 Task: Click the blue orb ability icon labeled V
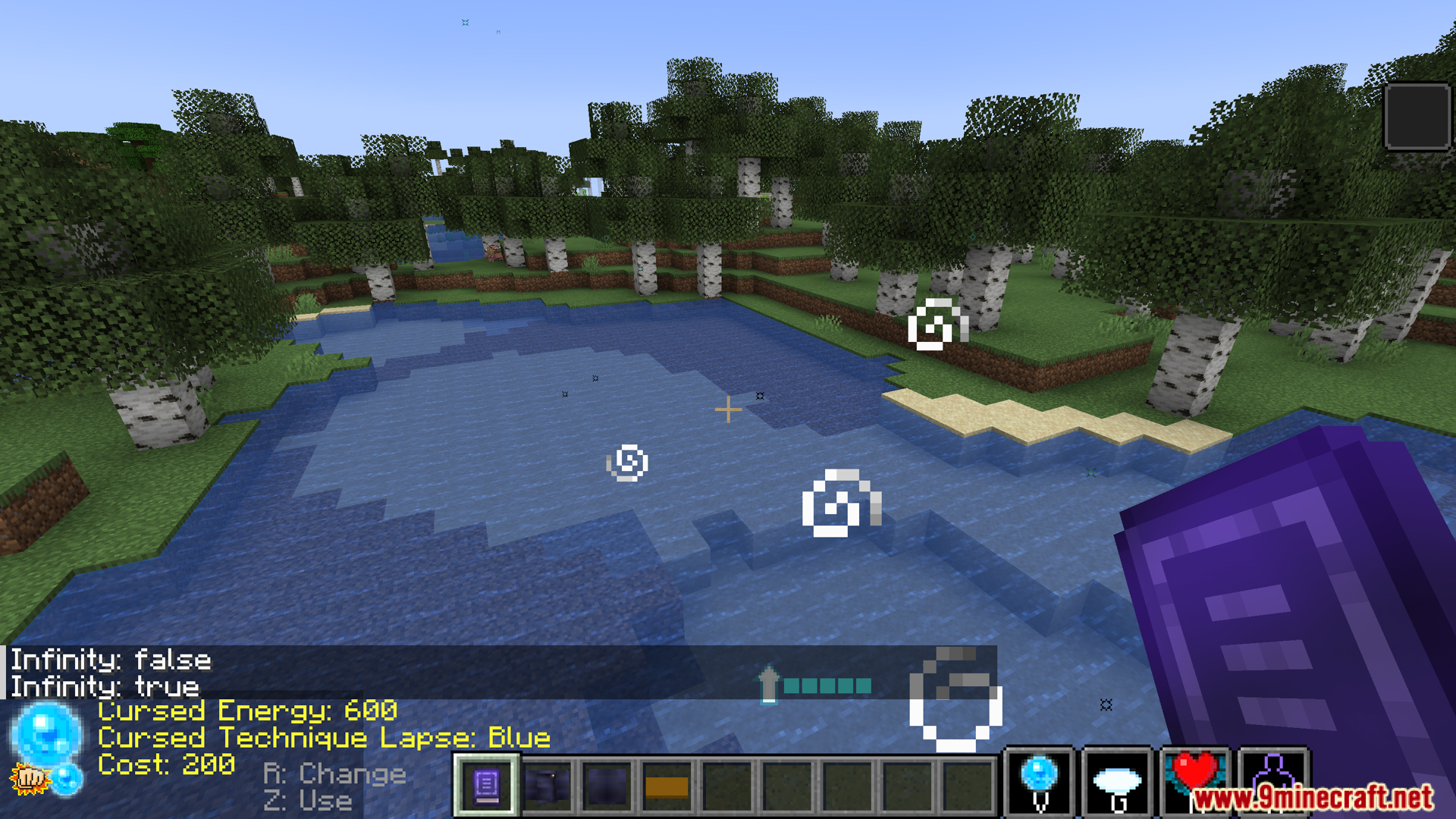[x=1040, y=781]
